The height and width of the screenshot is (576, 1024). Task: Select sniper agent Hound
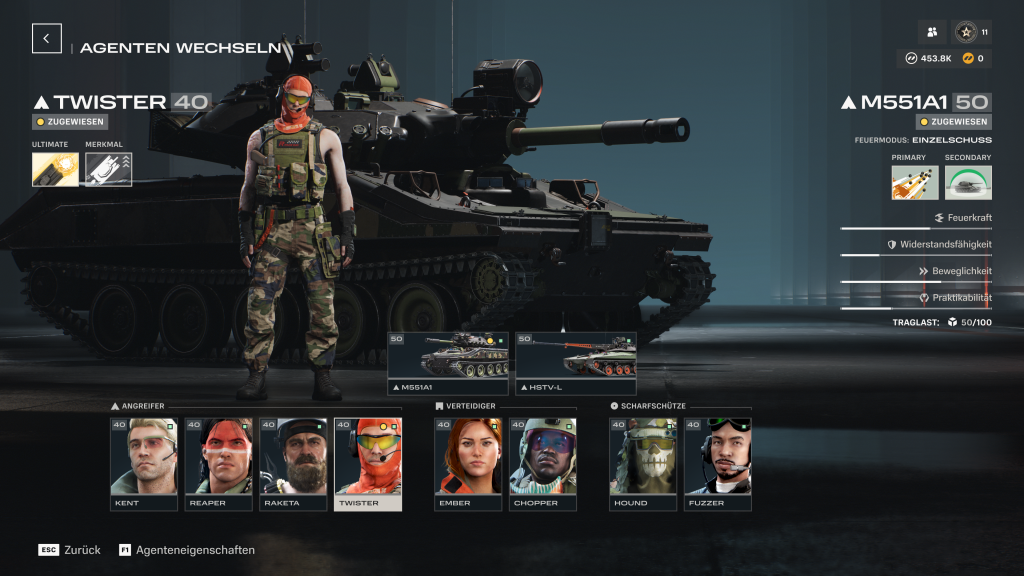643,464
